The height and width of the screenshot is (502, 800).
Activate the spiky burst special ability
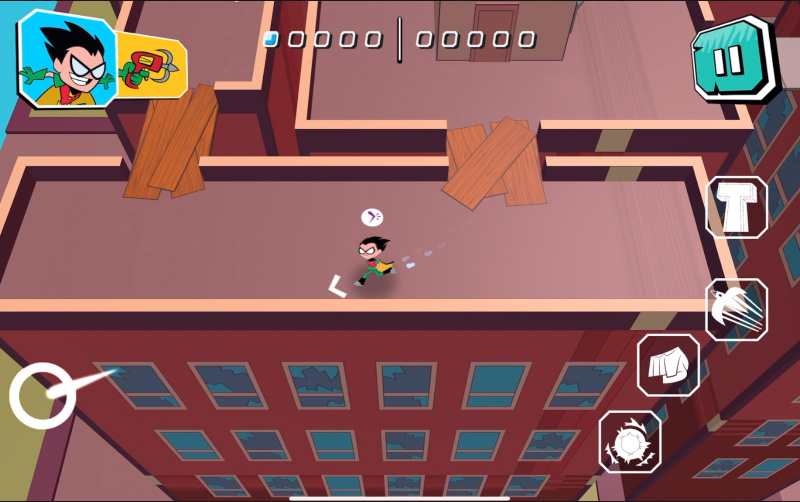pyautogui.click(x=630, y=440)
